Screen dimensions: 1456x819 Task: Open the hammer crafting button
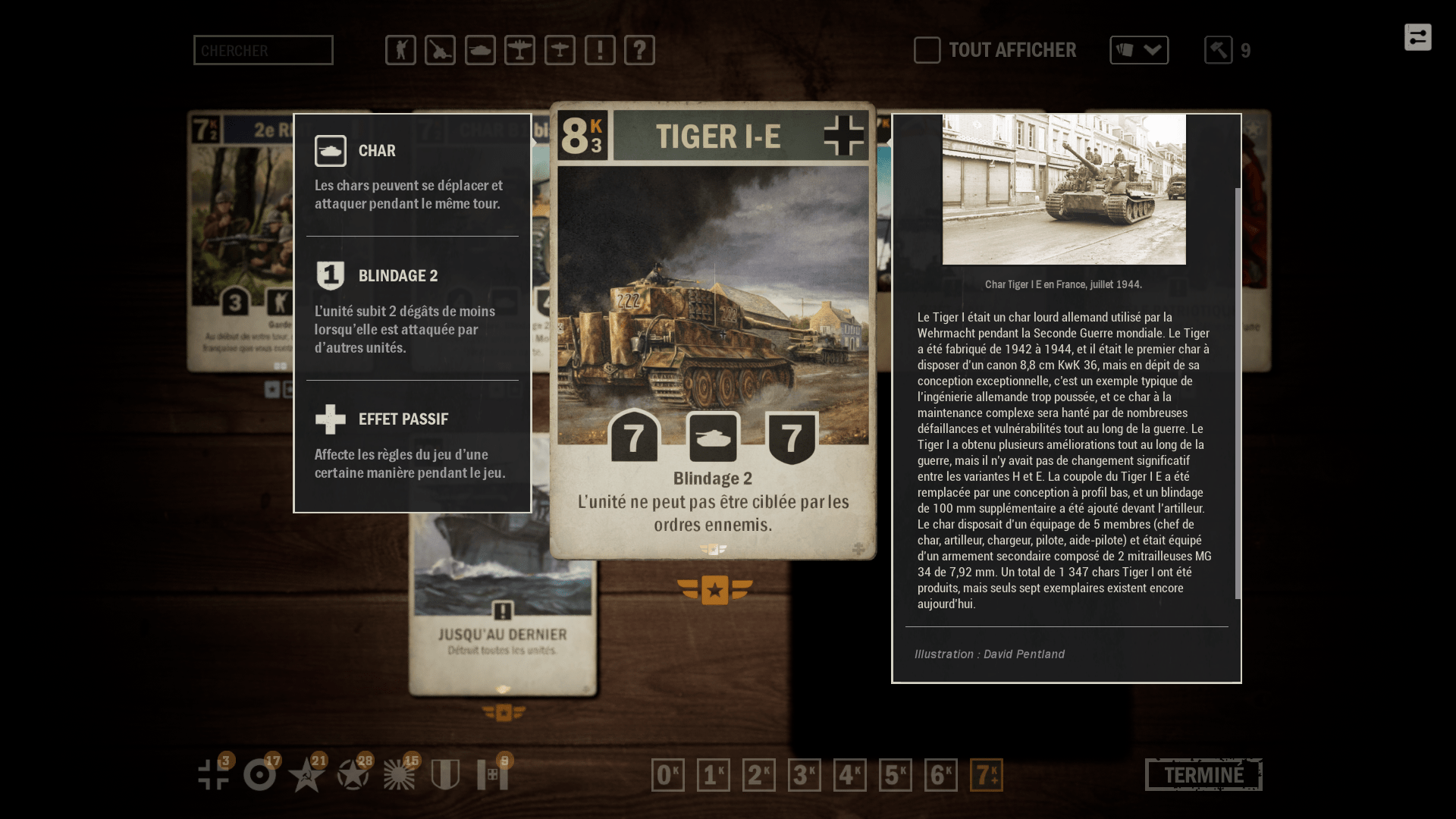[1219, 50]
